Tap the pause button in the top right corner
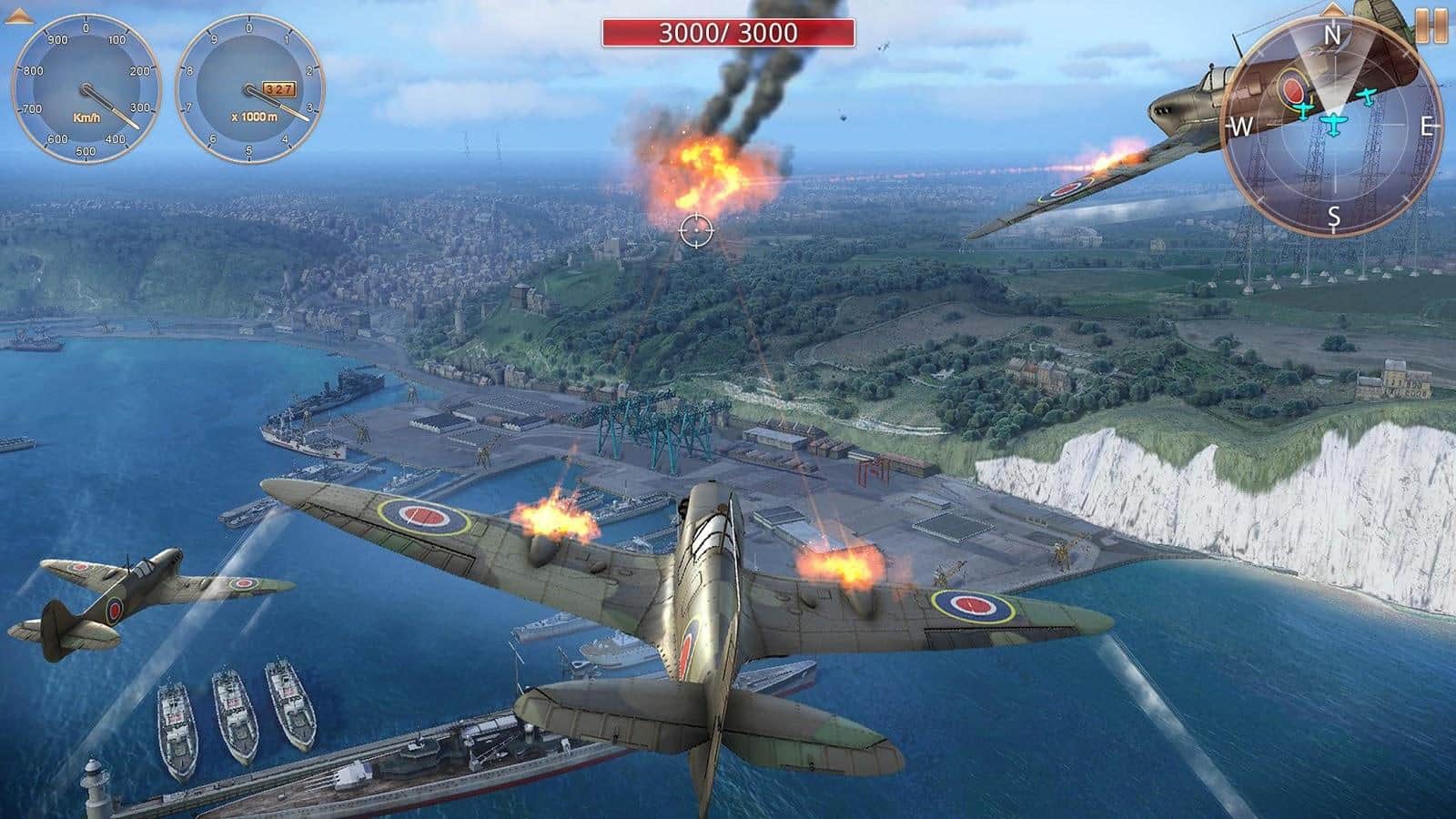Viewport: 1456px width, 819px height. click(1433, 27)
